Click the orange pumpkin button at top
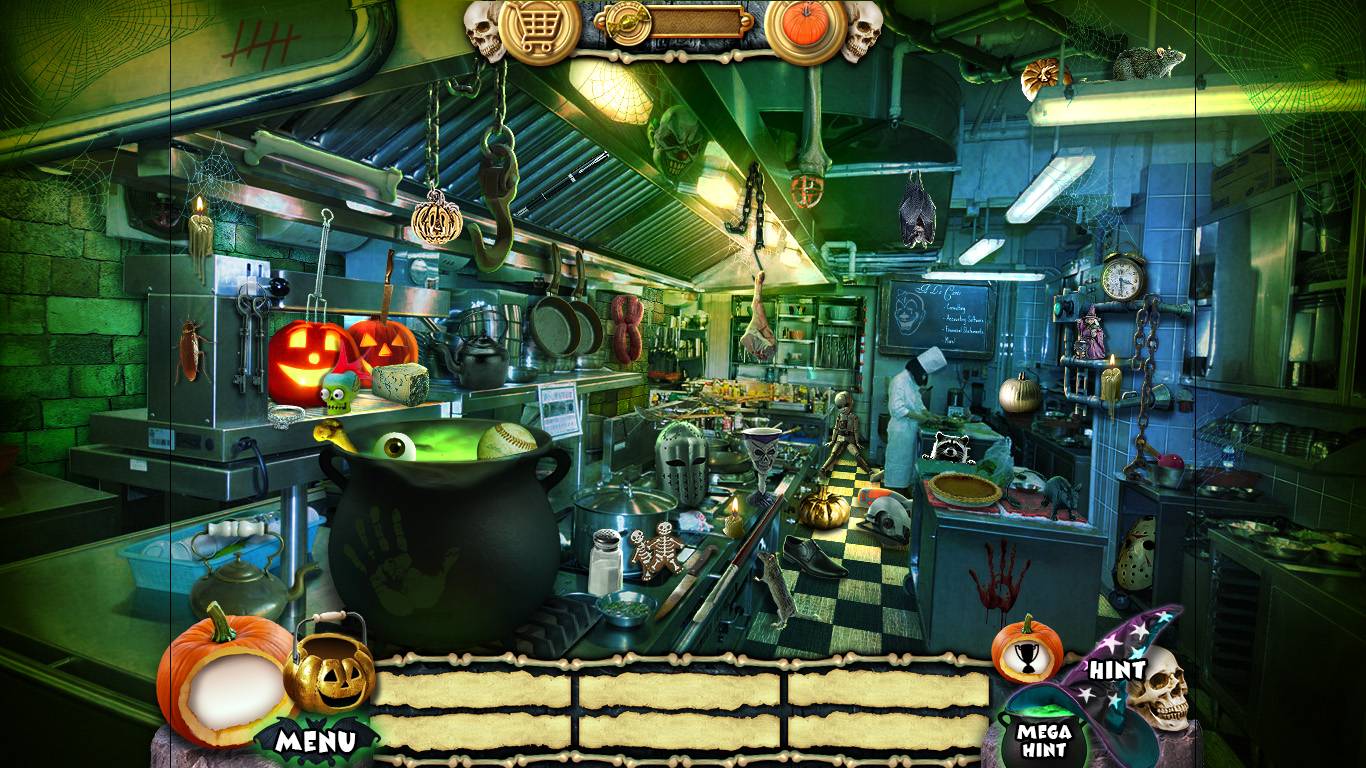Screen dimensions: 1366x768 [x=806, y=30]
